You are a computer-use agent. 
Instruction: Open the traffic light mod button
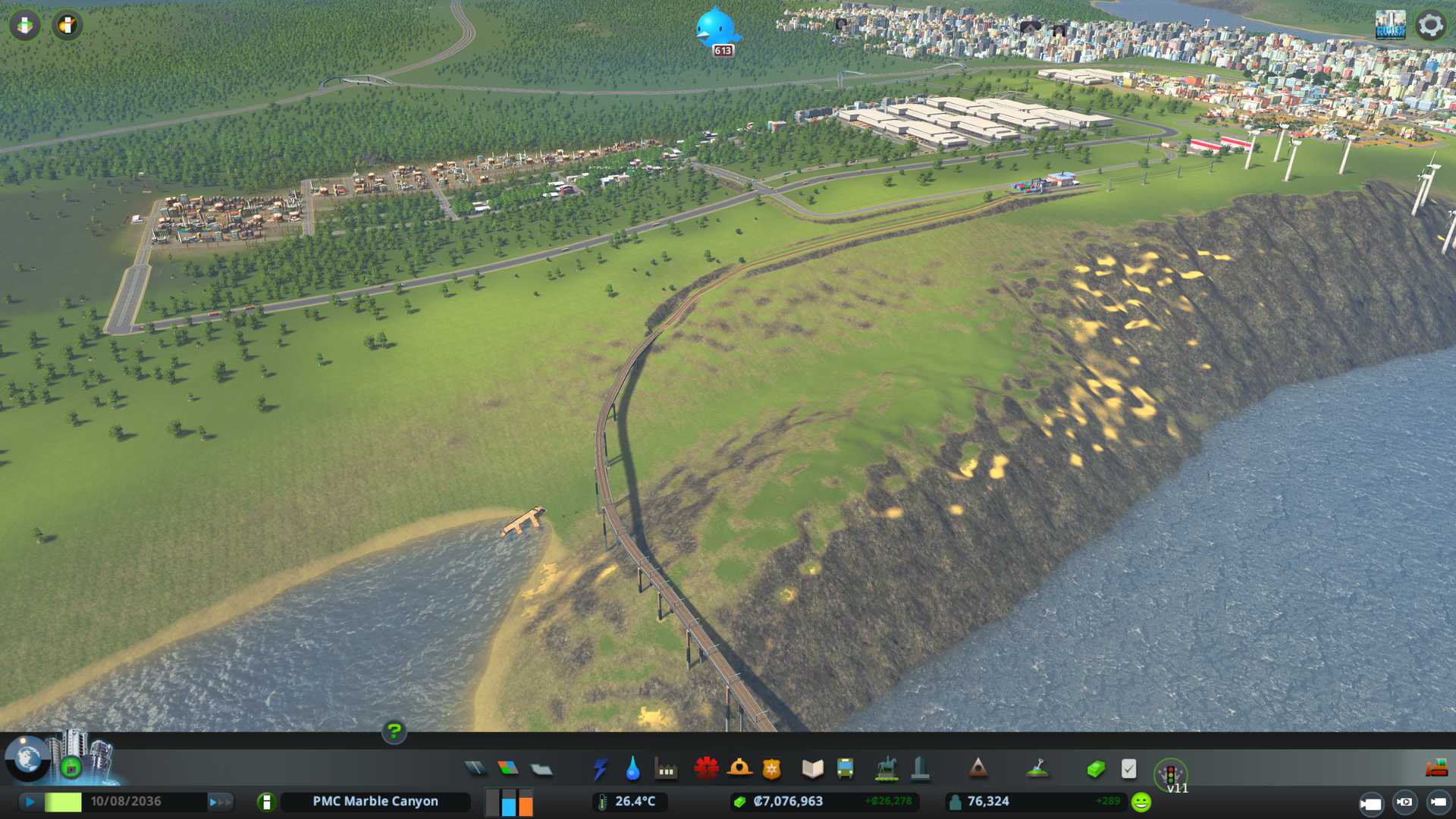[1170, 774]
